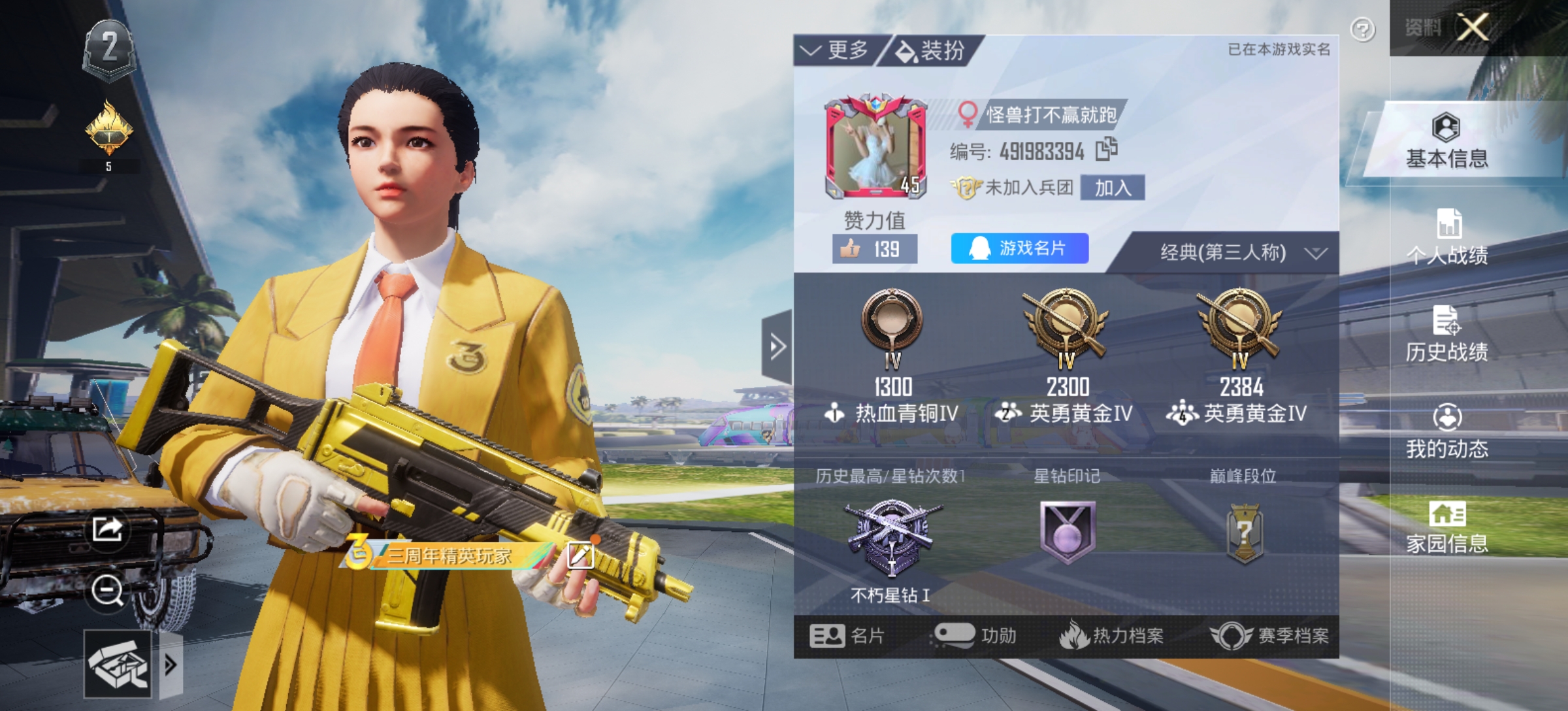Open the 游戏名片 game card
This screenshot has width=1568, height=711.
pyautogui.click(x=1019, y=248)
